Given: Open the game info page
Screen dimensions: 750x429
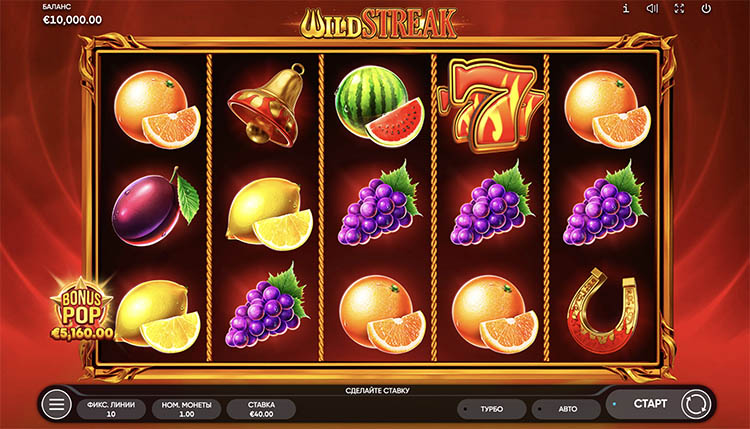Looking at the screenshot, I should [626, 9].
